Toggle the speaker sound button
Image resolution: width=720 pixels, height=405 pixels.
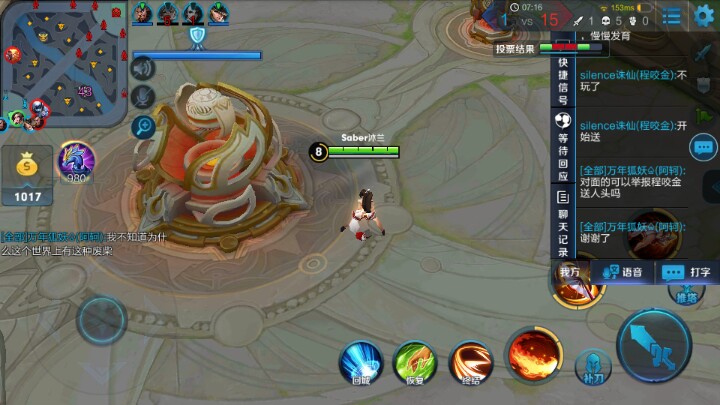click(x=144, y=68)
